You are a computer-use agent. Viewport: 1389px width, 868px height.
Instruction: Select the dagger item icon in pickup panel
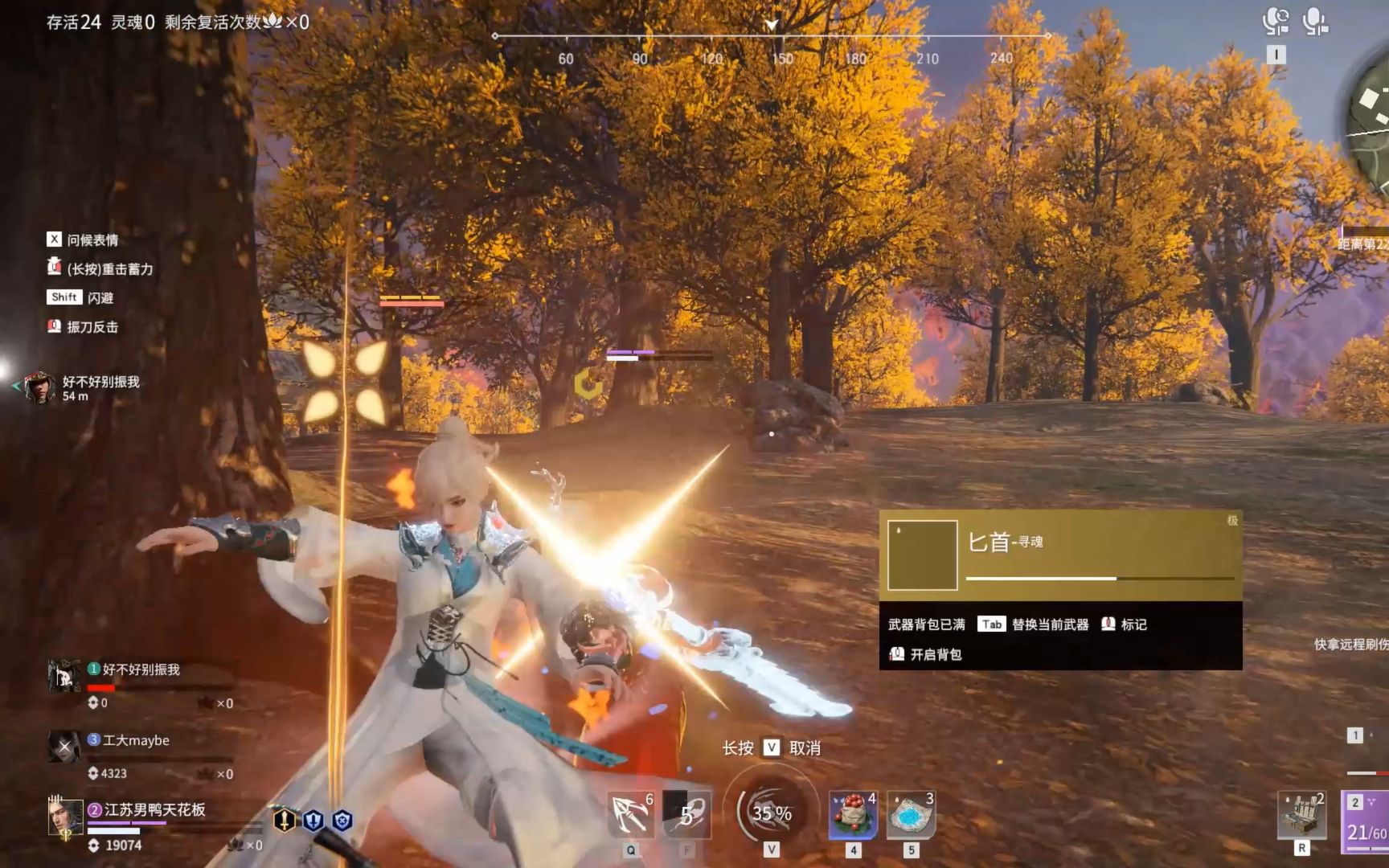[x=922, y=555]
